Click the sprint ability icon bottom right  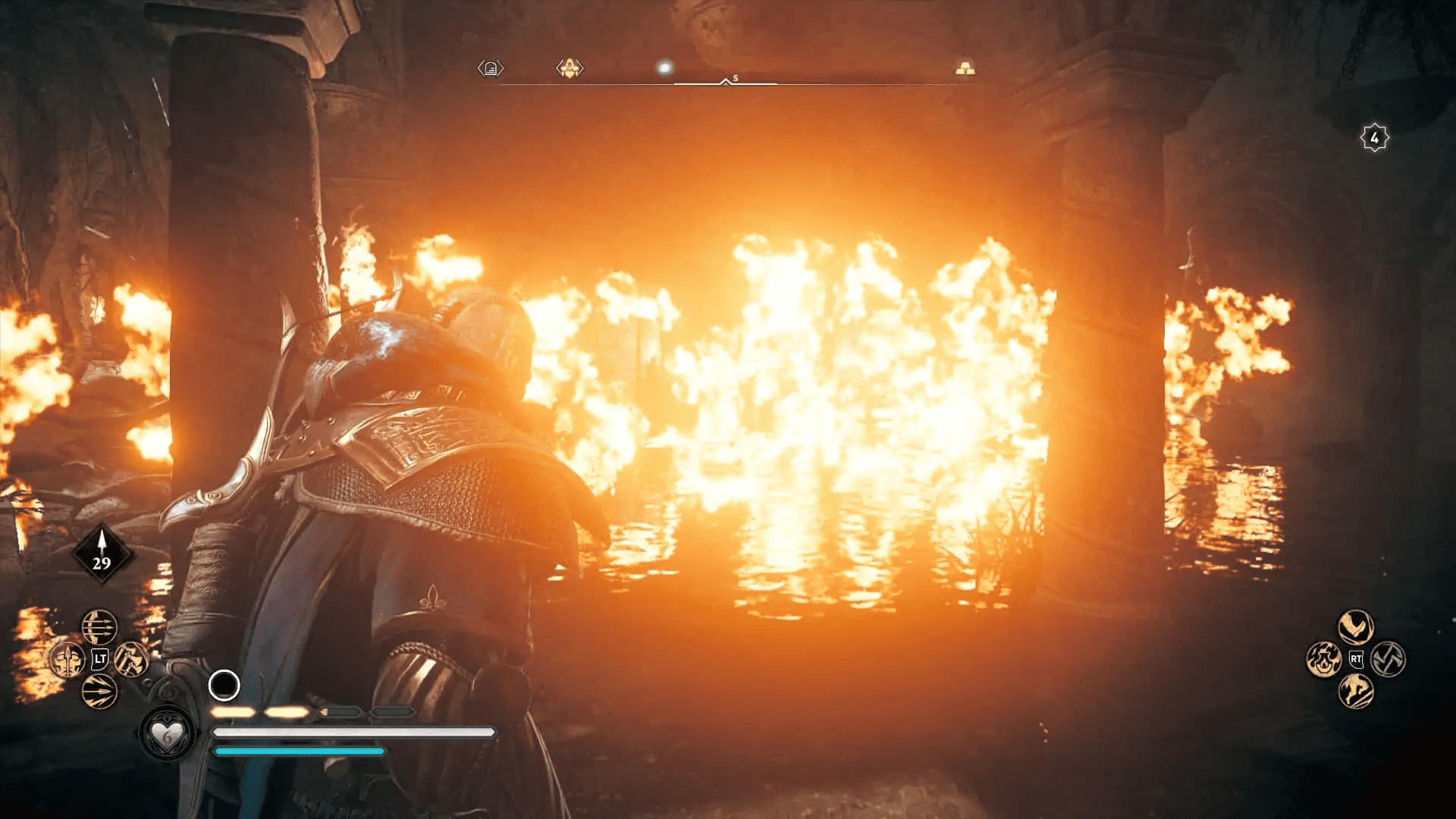pos(1355,691)
